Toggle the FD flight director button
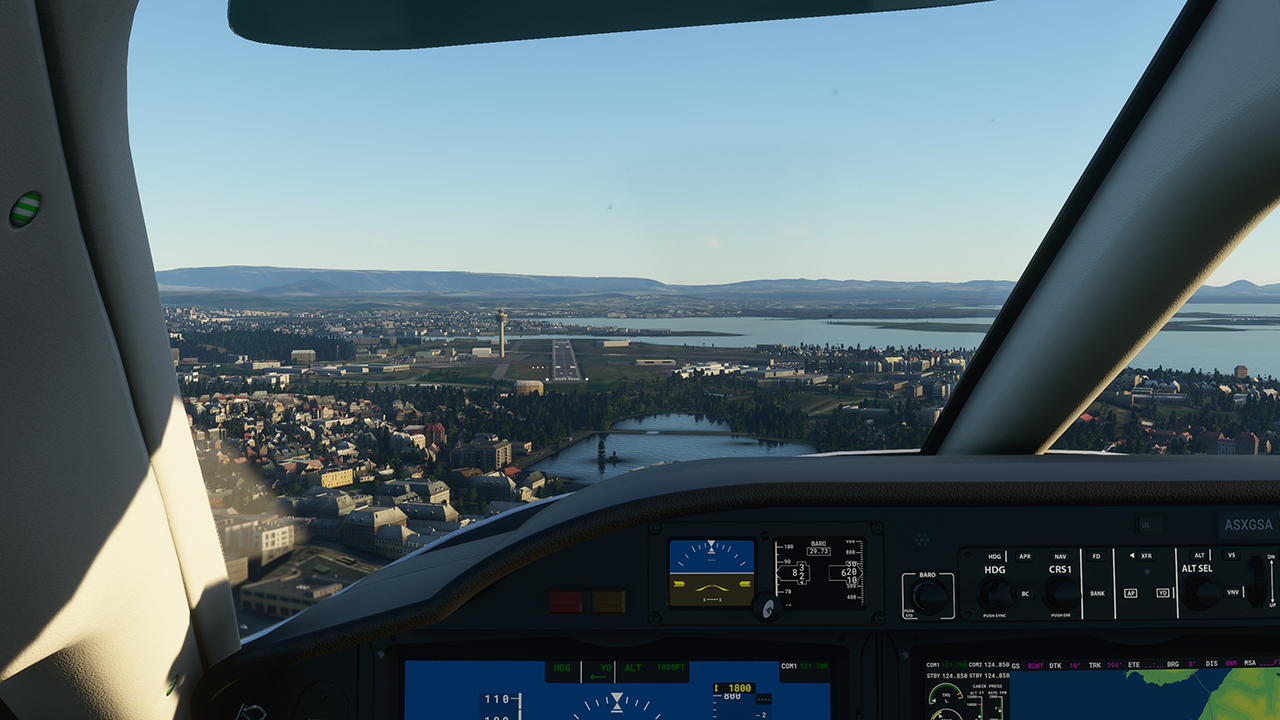This screenshot has height=720, width=1280. (x=1096, y=557)
